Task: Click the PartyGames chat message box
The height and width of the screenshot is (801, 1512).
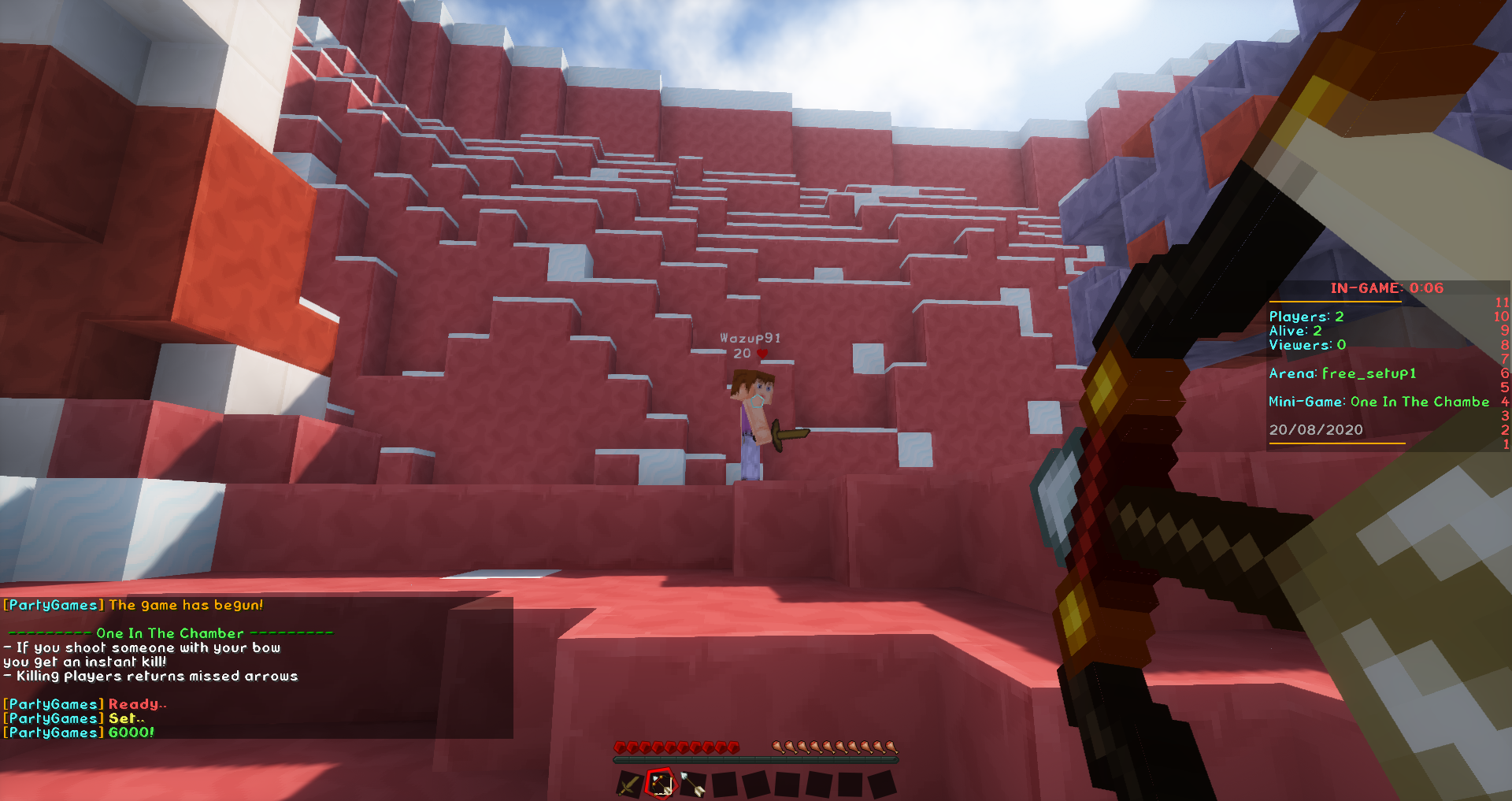Action: click(257, 668)
